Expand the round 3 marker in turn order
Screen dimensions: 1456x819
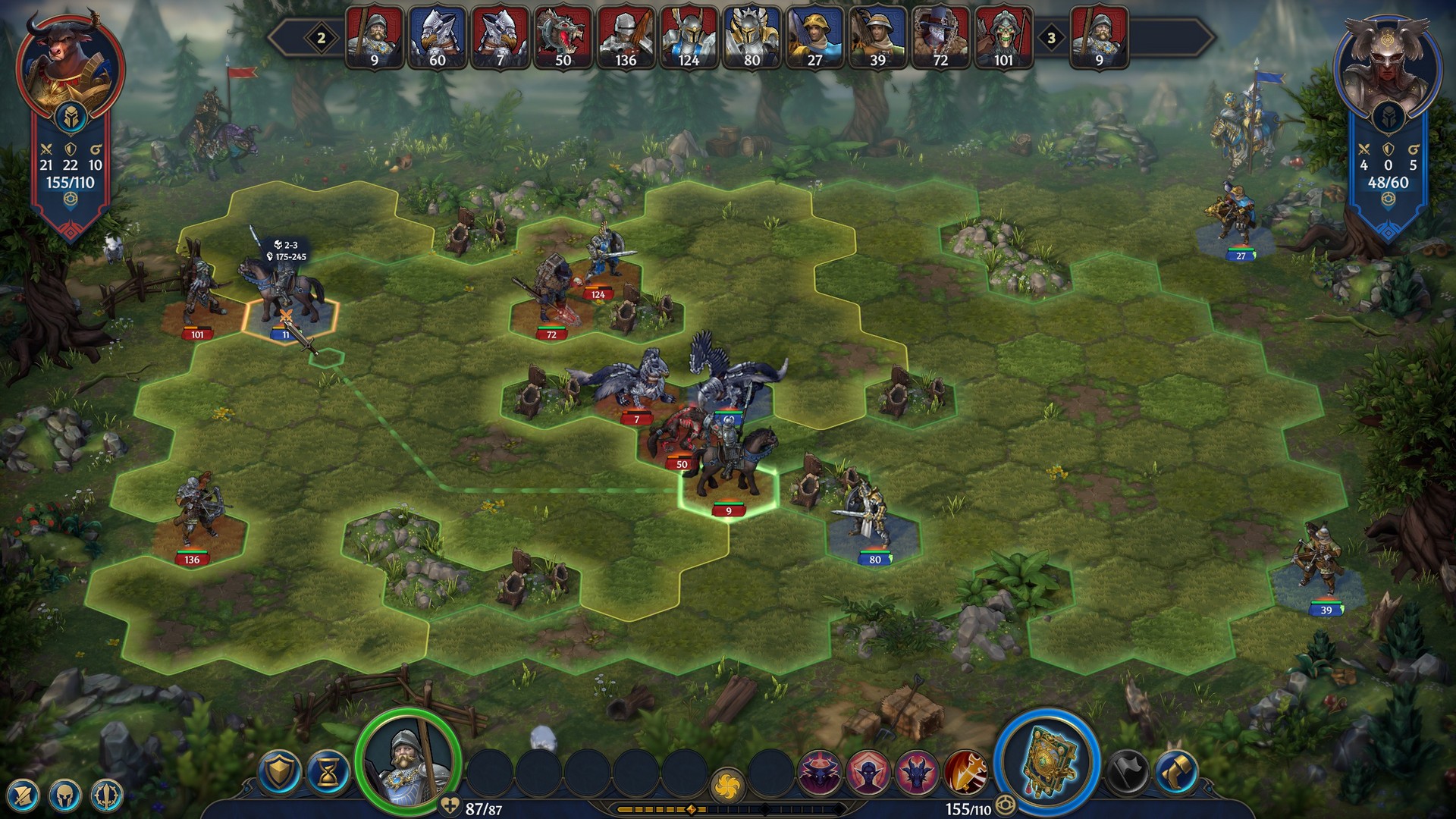pos(1050,35)
